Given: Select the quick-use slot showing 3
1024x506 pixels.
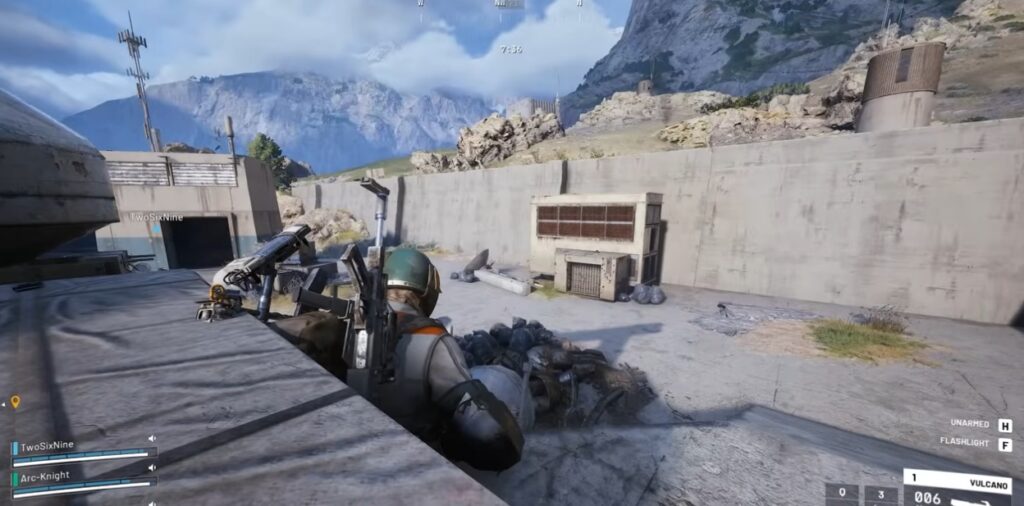Looking at the screenshot, I should coord(881,494).
